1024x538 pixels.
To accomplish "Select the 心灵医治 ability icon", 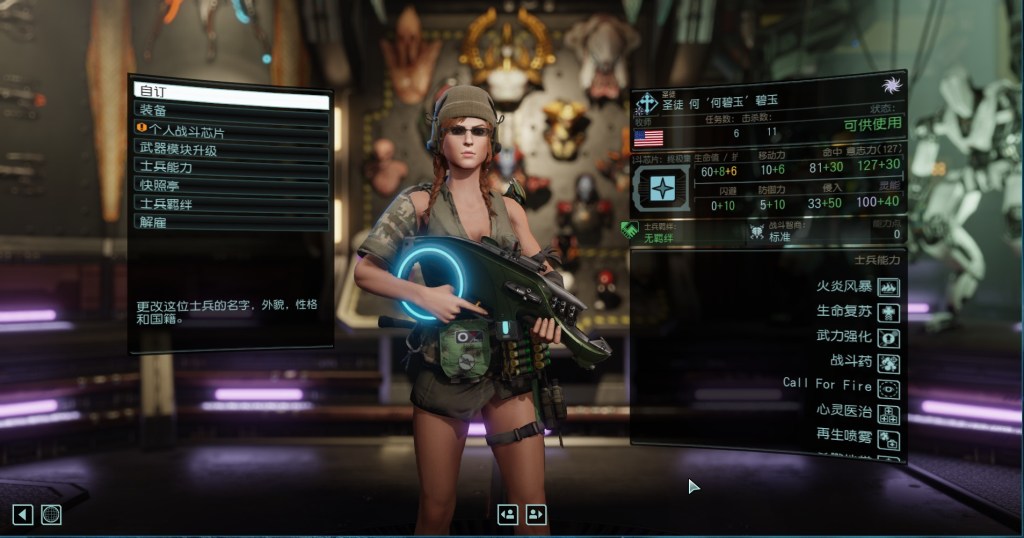I will pos(887,413).
